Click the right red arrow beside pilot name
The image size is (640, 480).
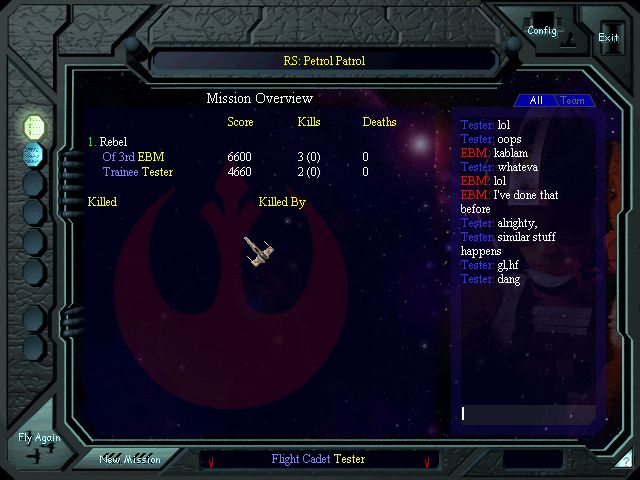427,462
